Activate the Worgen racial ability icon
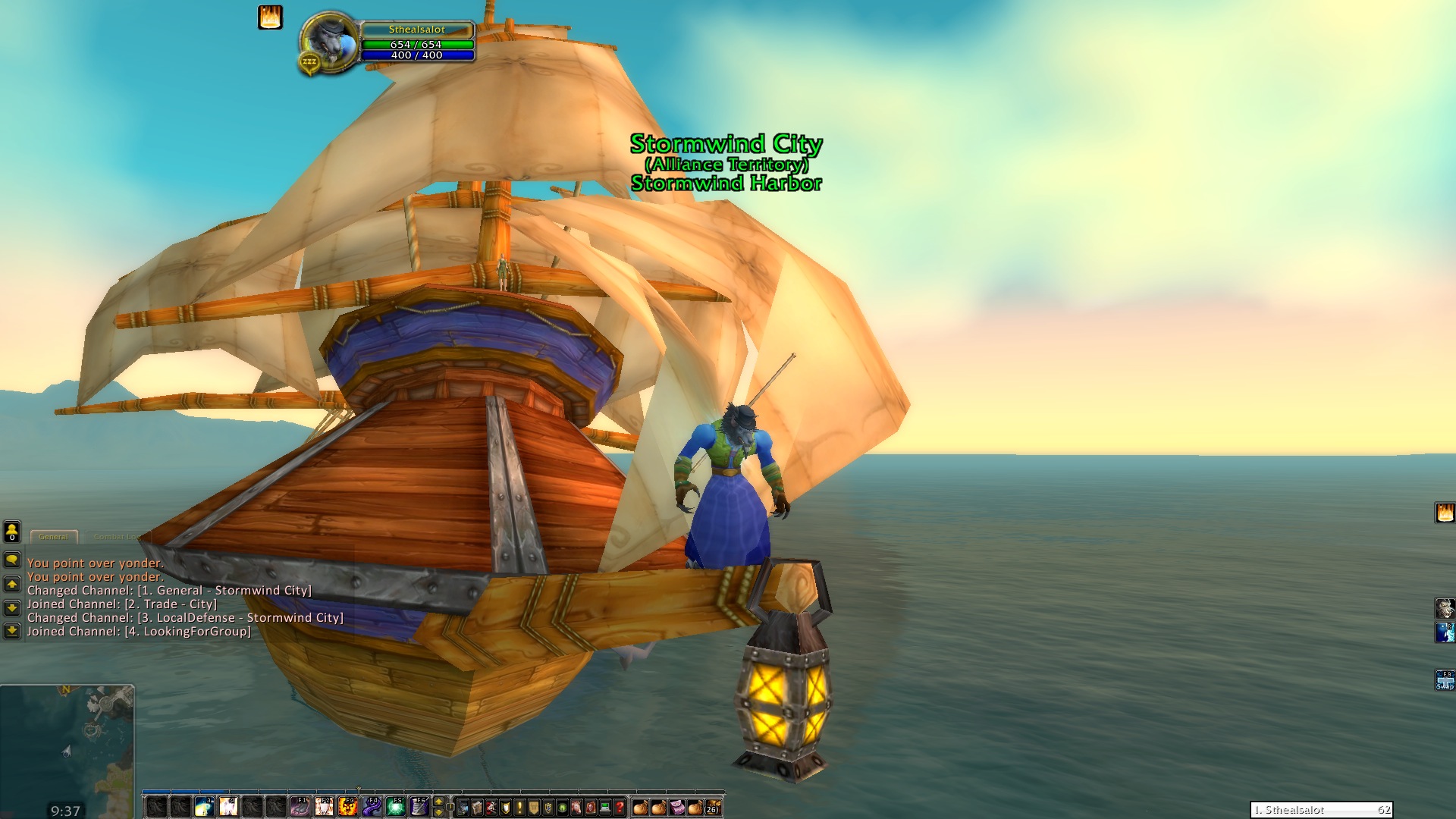 pos(1445,609)
